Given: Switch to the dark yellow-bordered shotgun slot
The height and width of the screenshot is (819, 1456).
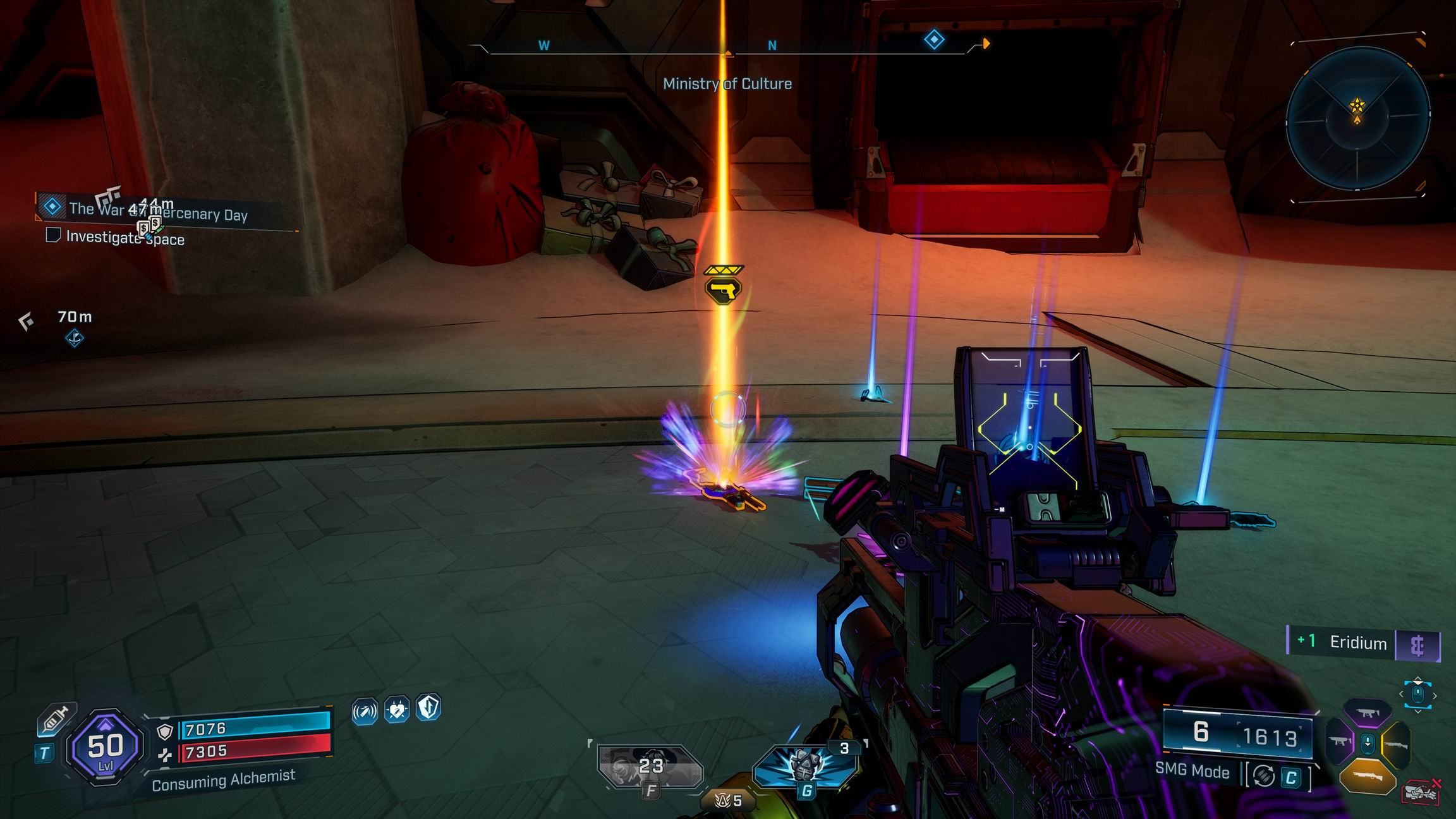Looking at the screenshot, I should tap(1397, 744).
